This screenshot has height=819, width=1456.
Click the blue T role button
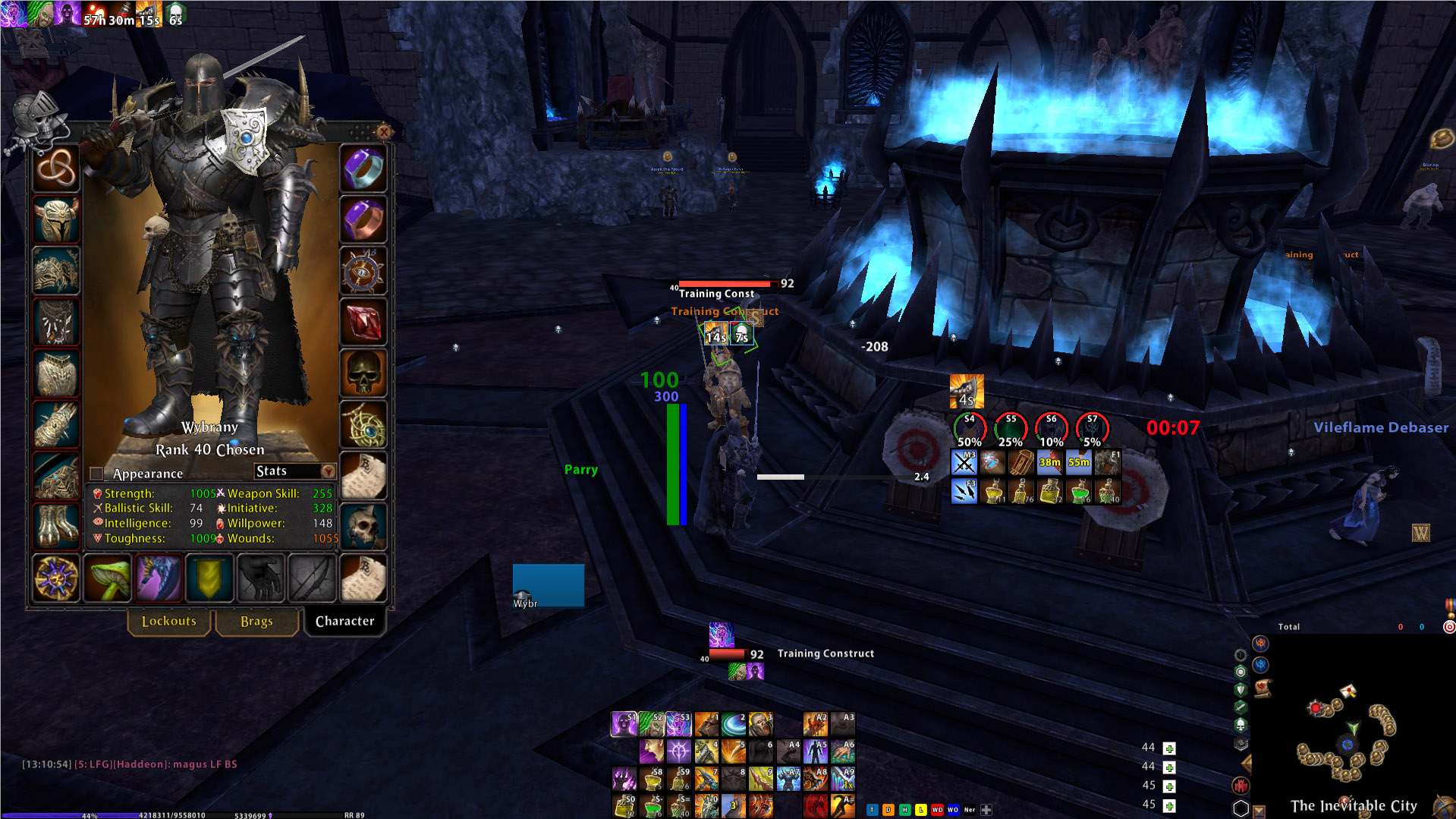click(872, 810)
